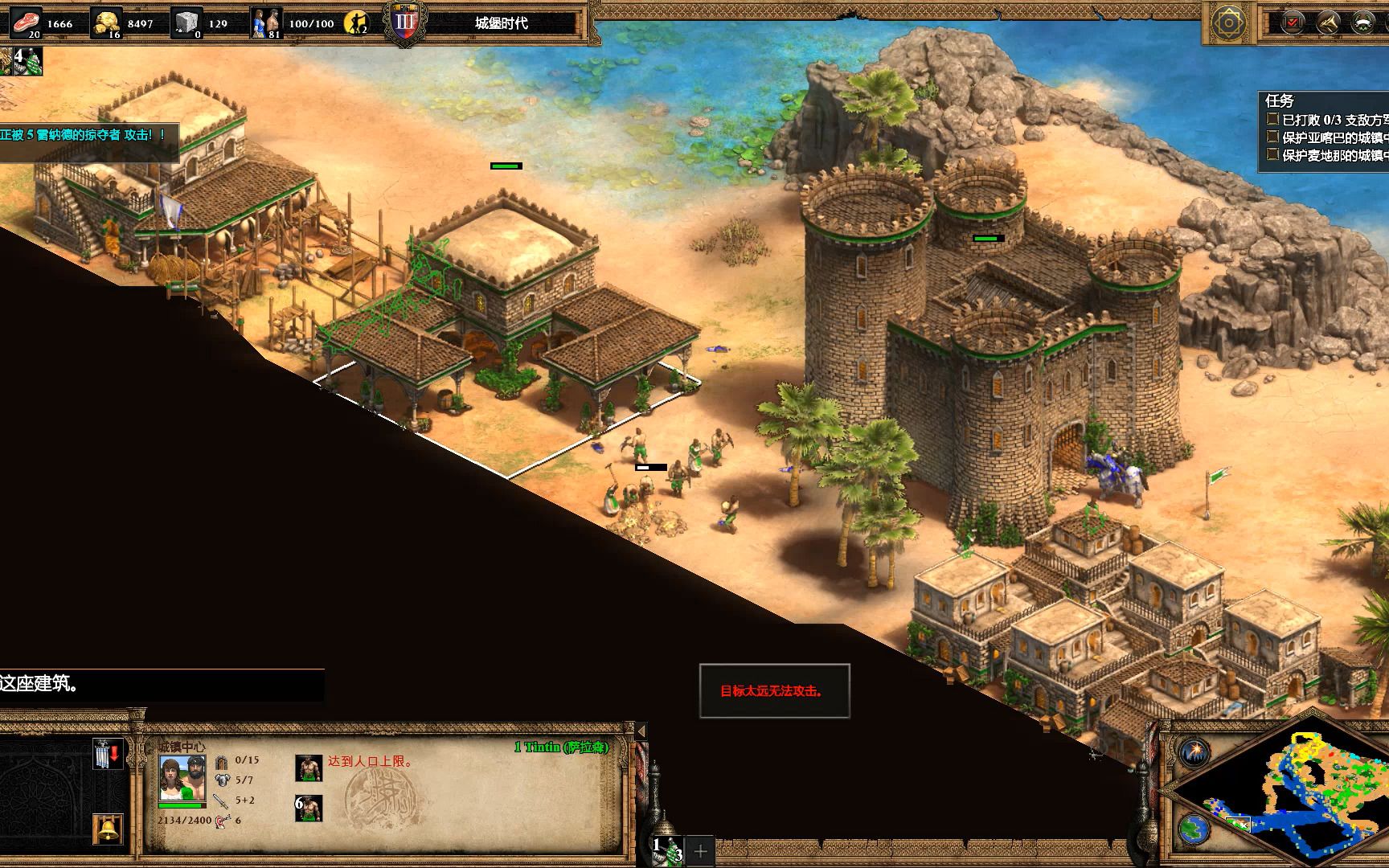Click the queued villager stack marked 6

pyautogui.click(x=309, y=808)
